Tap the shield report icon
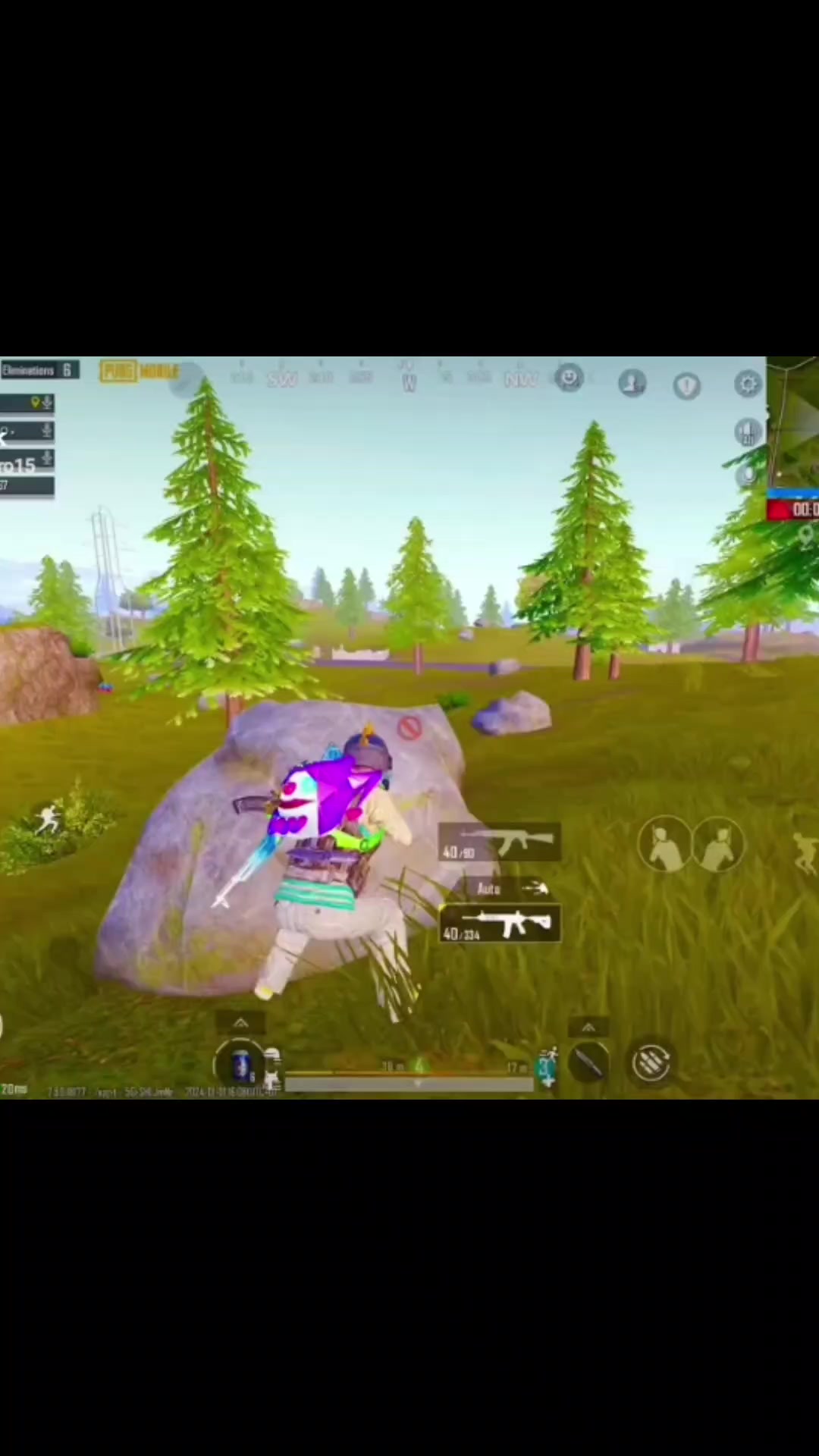Viewport: 819px width, 1456px height. click(x=687, y=386)
